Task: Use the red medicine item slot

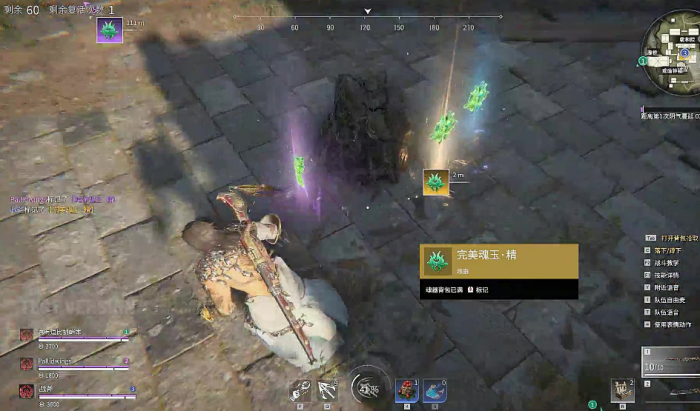Action: [x=406, y=390]
